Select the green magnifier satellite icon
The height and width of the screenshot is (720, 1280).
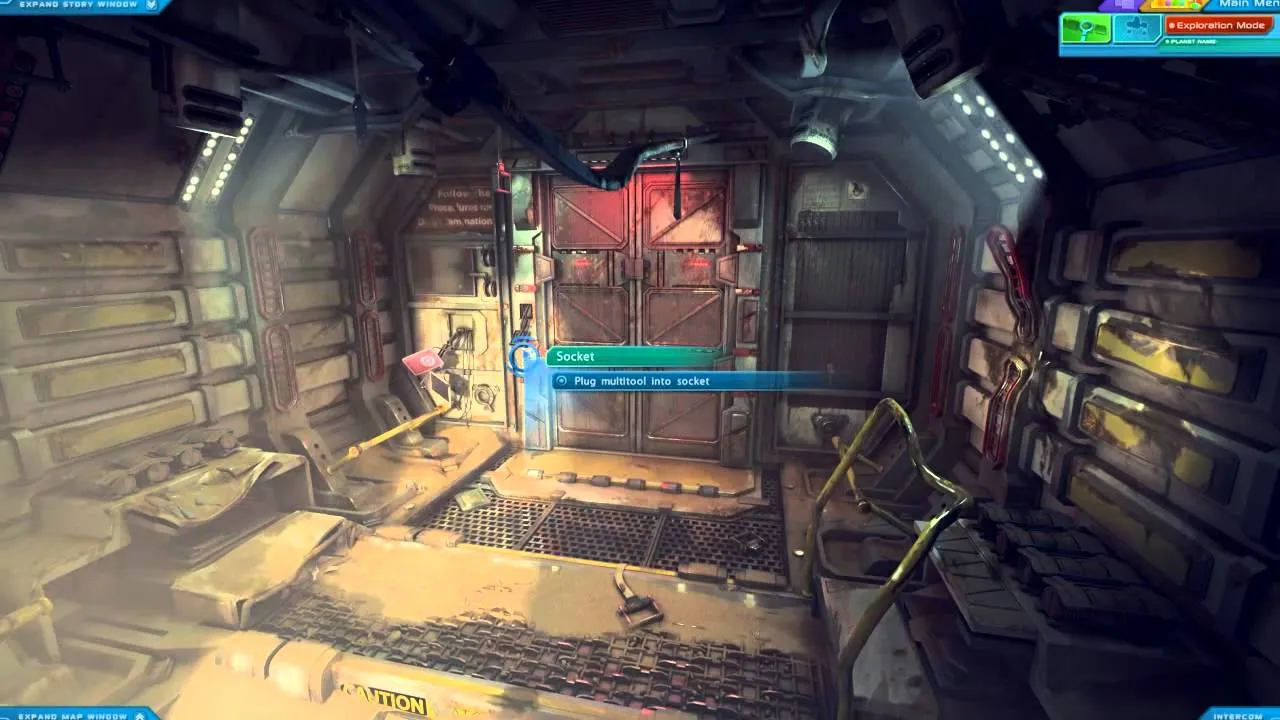tap(1087, 29)
